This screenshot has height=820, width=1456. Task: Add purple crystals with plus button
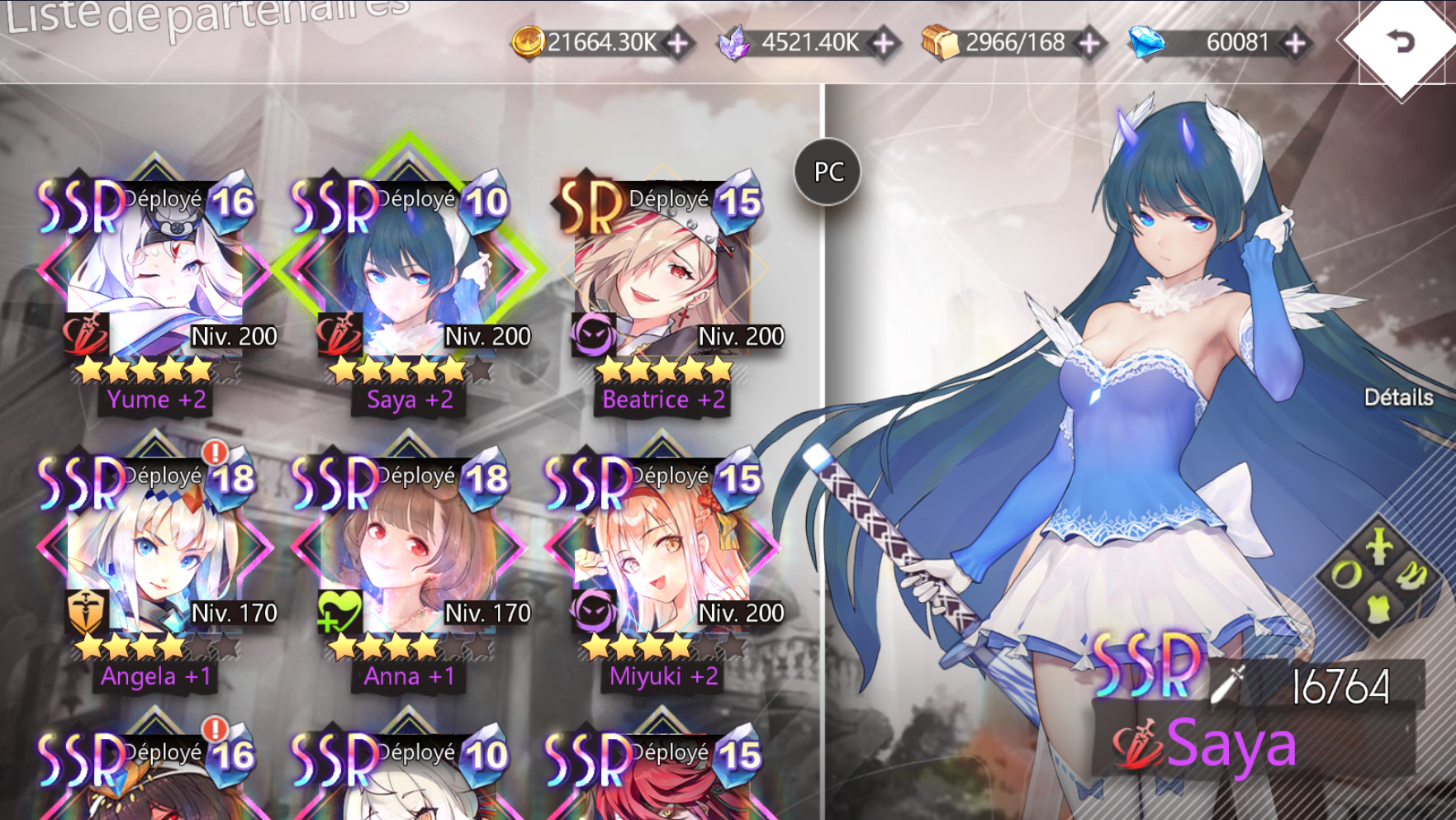point(884,43)
